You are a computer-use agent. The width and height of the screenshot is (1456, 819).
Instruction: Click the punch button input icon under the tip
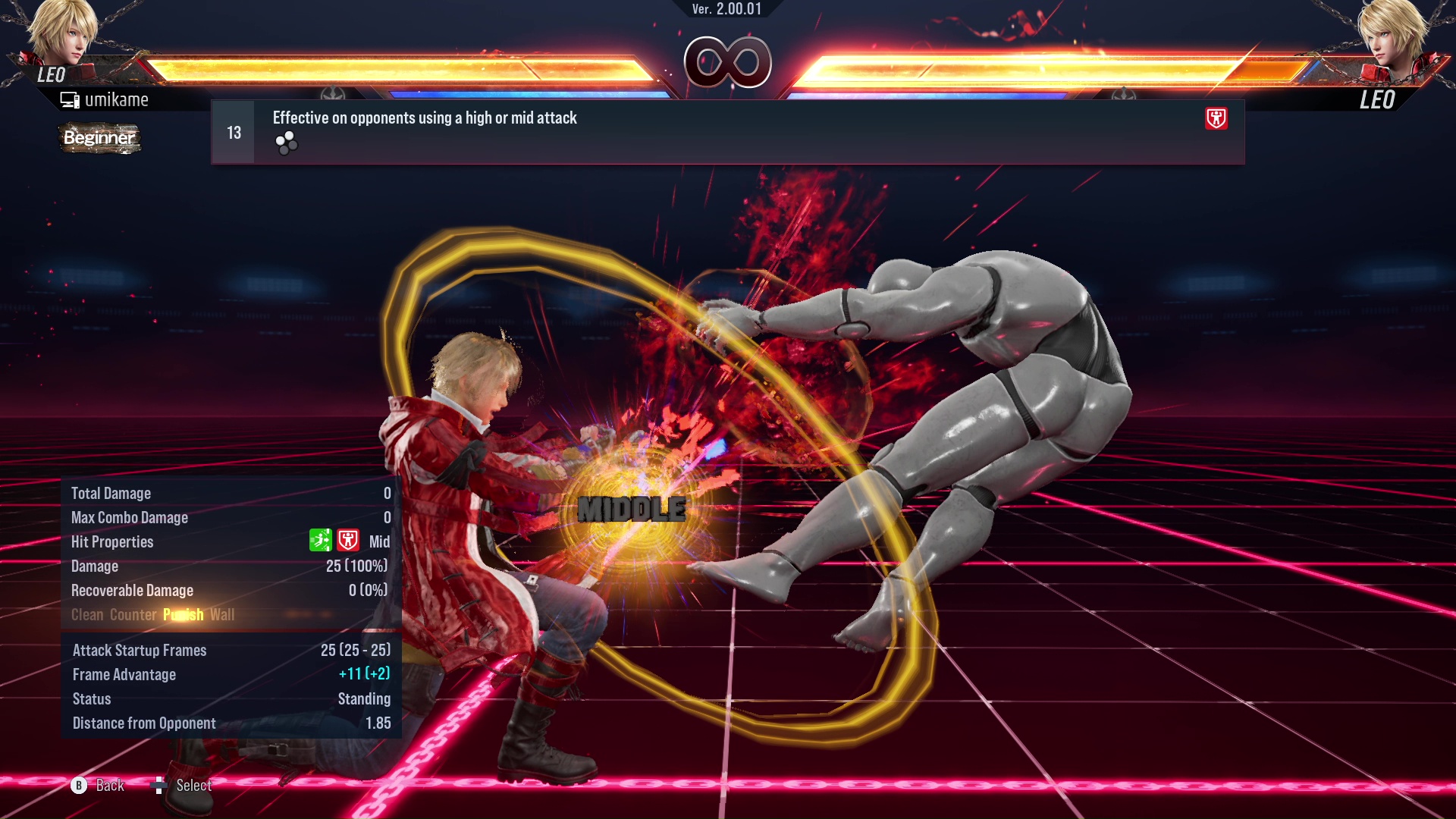(286, 143)
